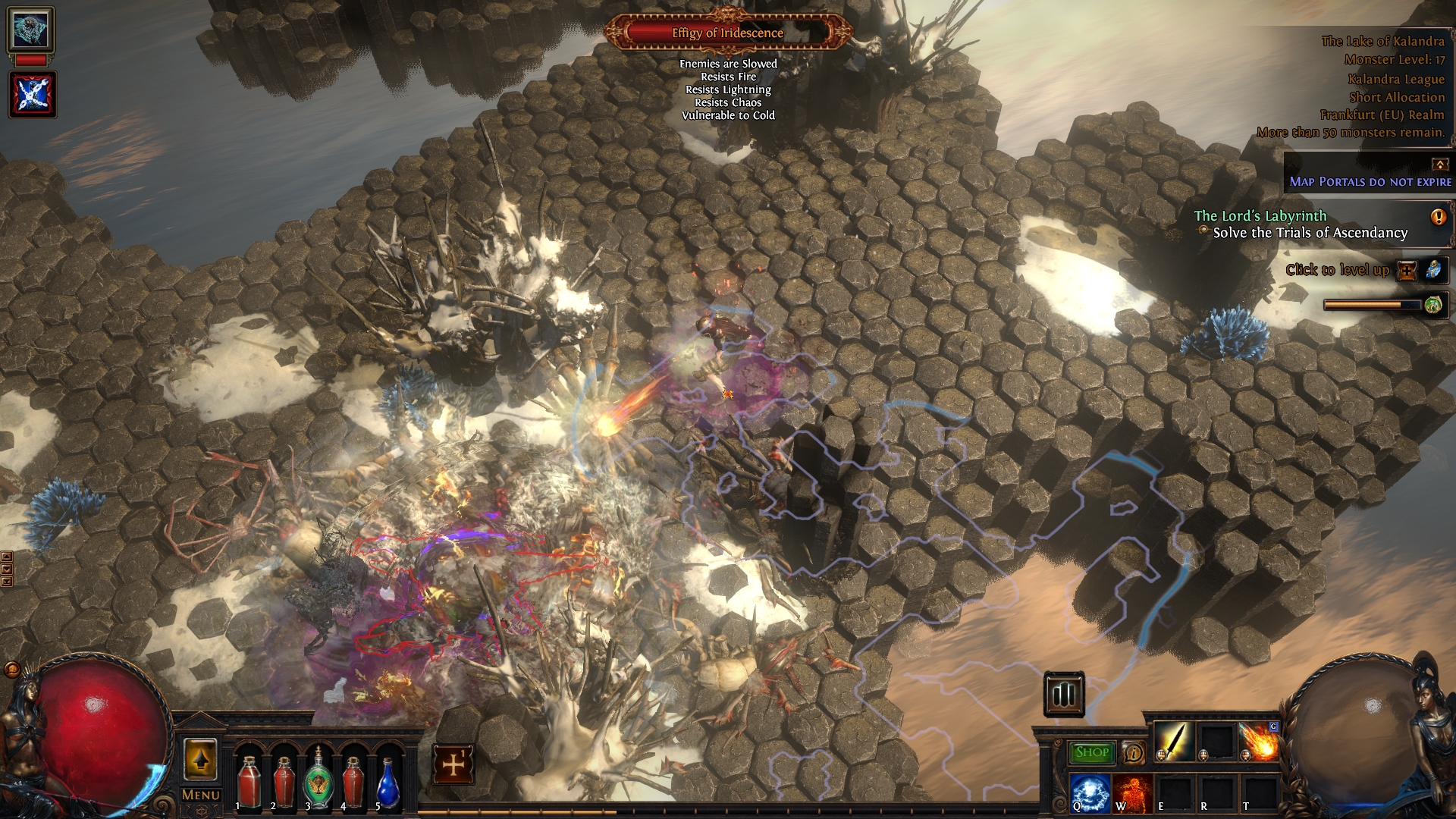Activate the blue frost orb skill
Screen dimensions: 1456x819
pos(1090,793)
